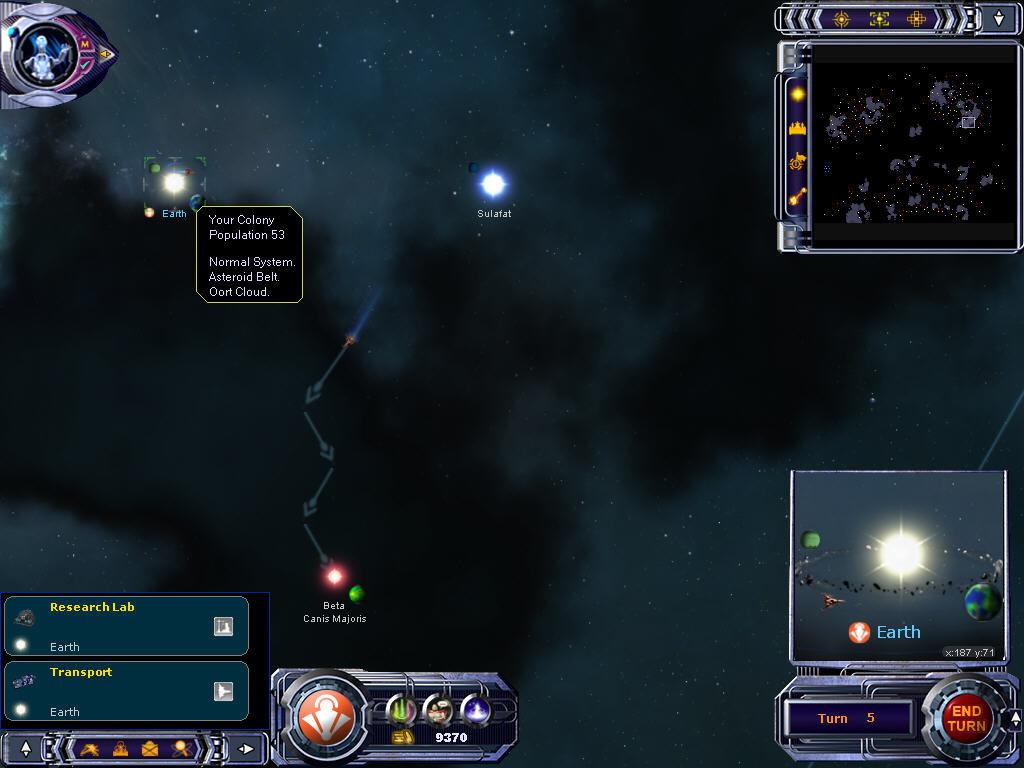Click the cross-shaped grid icon above the minimap
This screenshot has width=1024, height=768.
916,19
